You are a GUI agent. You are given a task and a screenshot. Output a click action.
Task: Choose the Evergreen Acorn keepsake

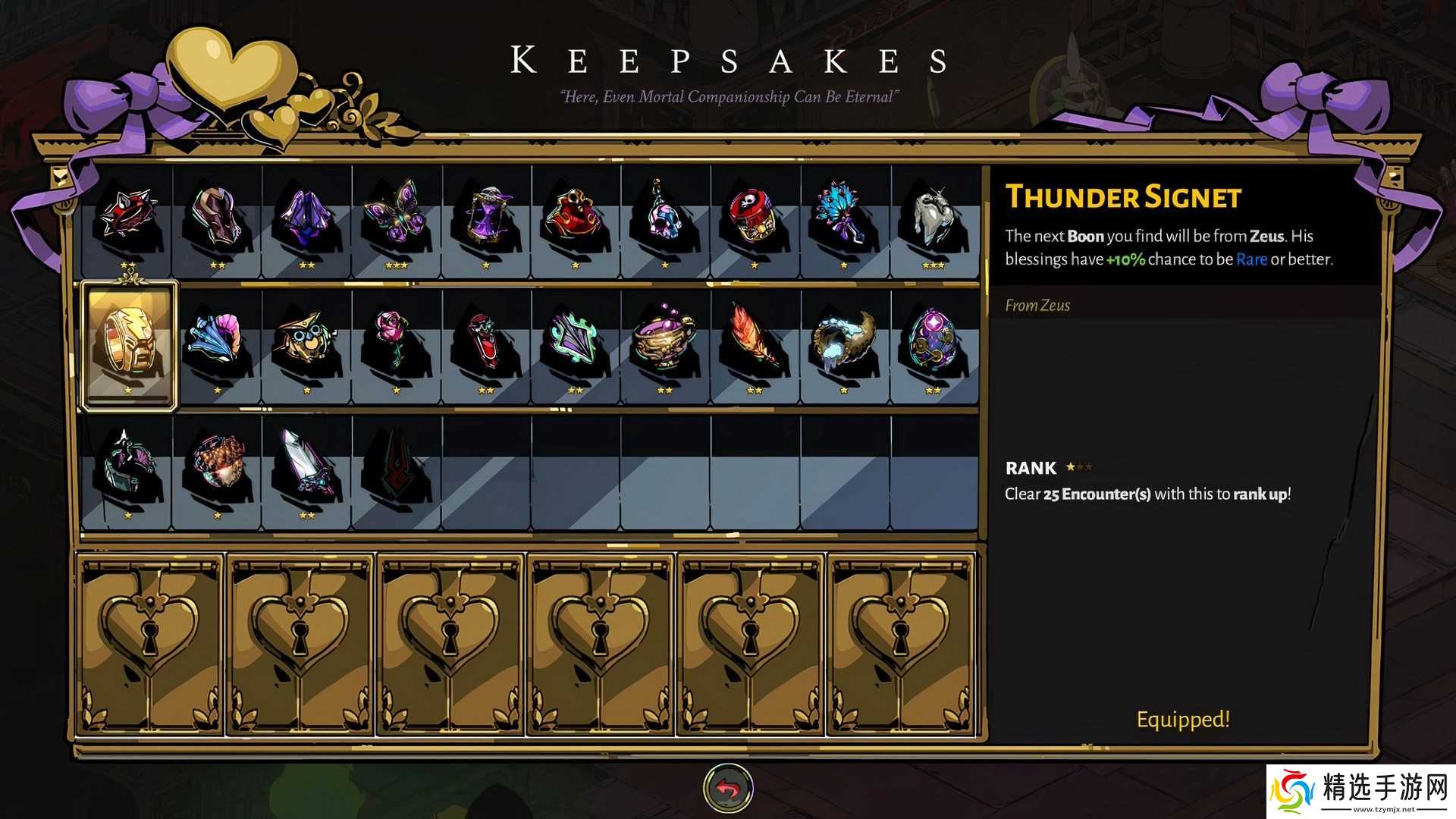[x=217, y=466]
